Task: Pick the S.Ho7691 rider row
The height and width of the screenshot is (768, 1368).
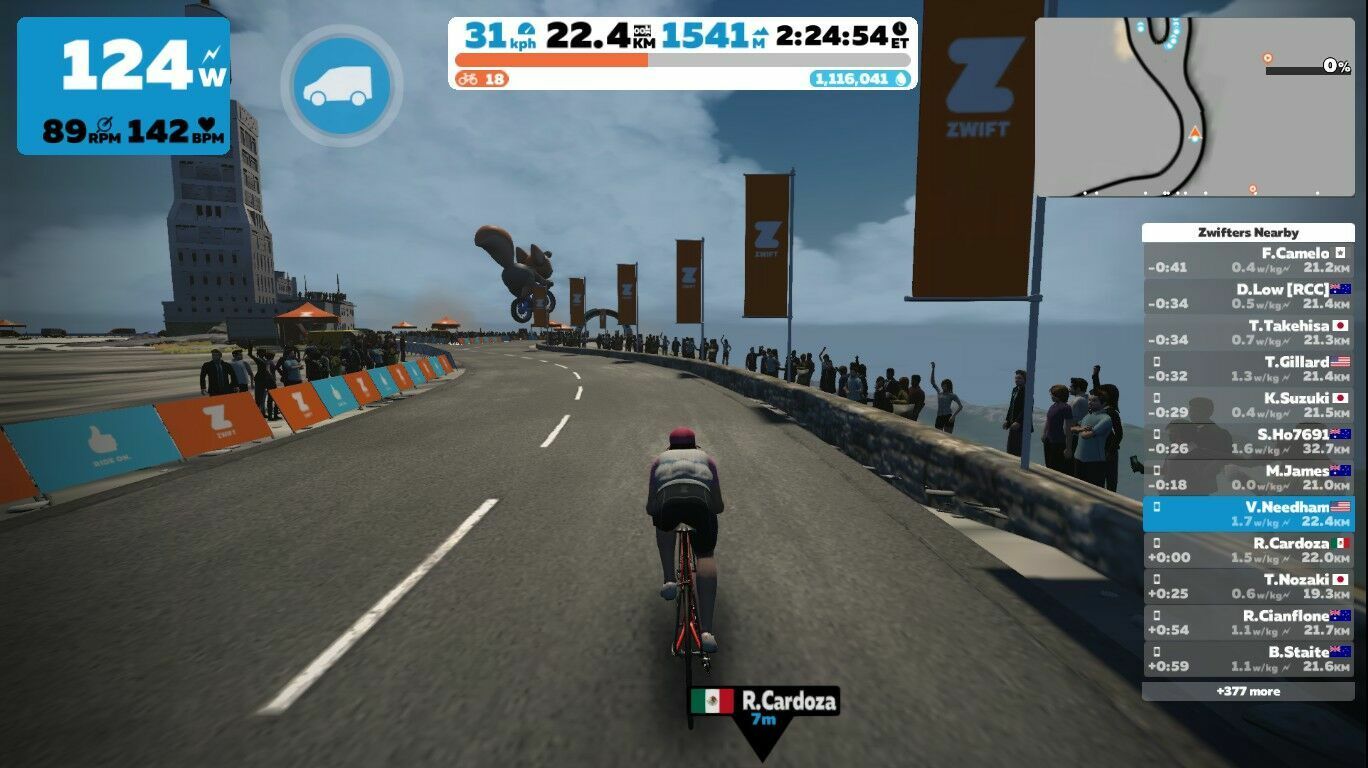Action: point(1248,441)
